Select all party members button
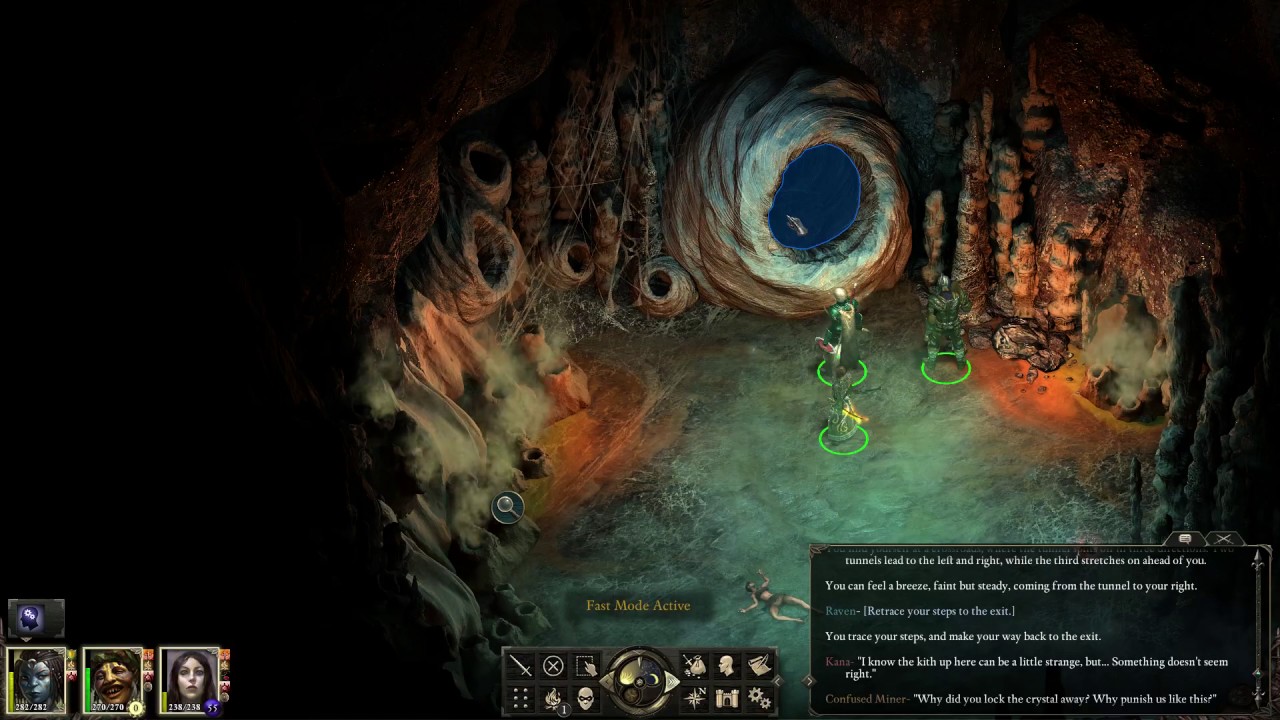Image resolution: width=1280 pixels, height=720 pixels. (x=586, y=666)
